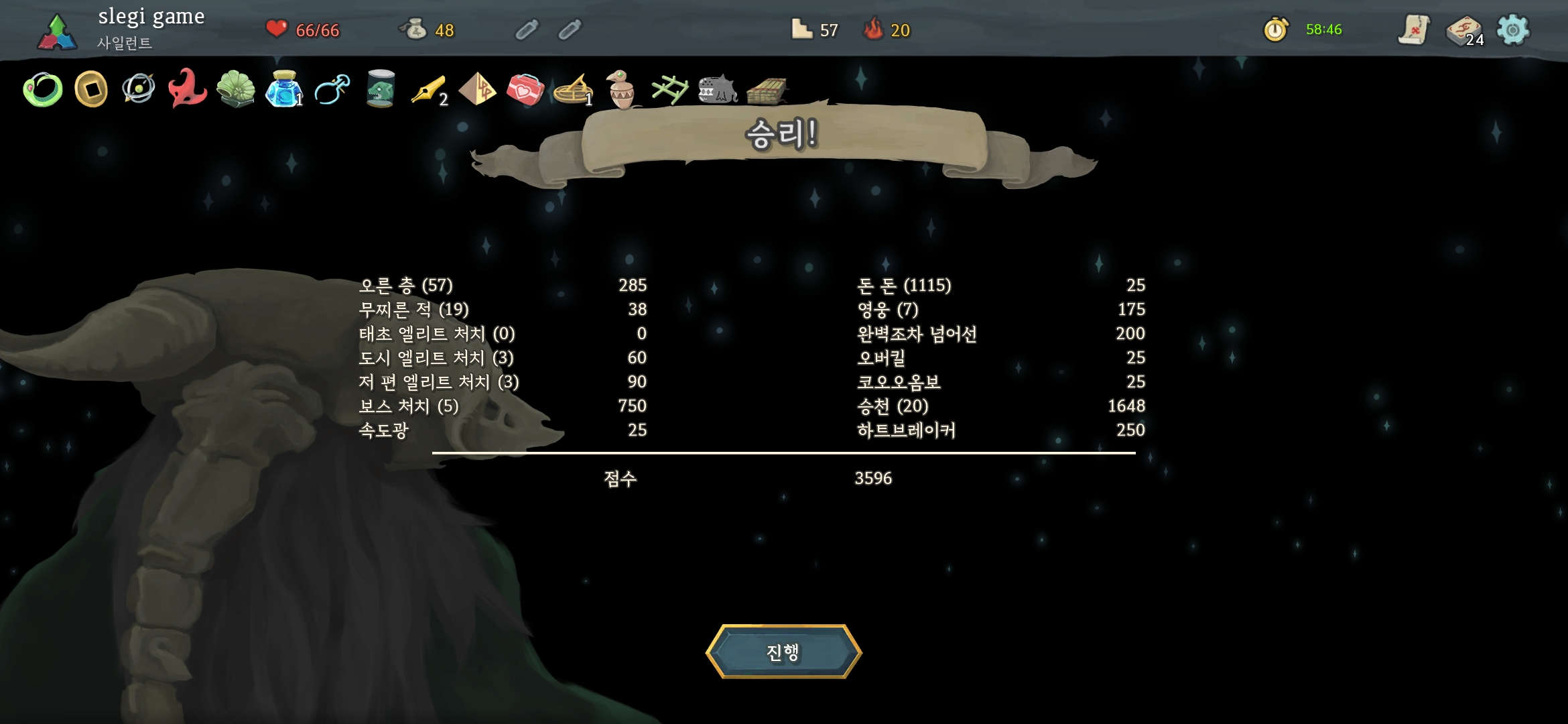The image size is (1568, 724).
Task: View the card deck pile
Action: [1464, 31]
